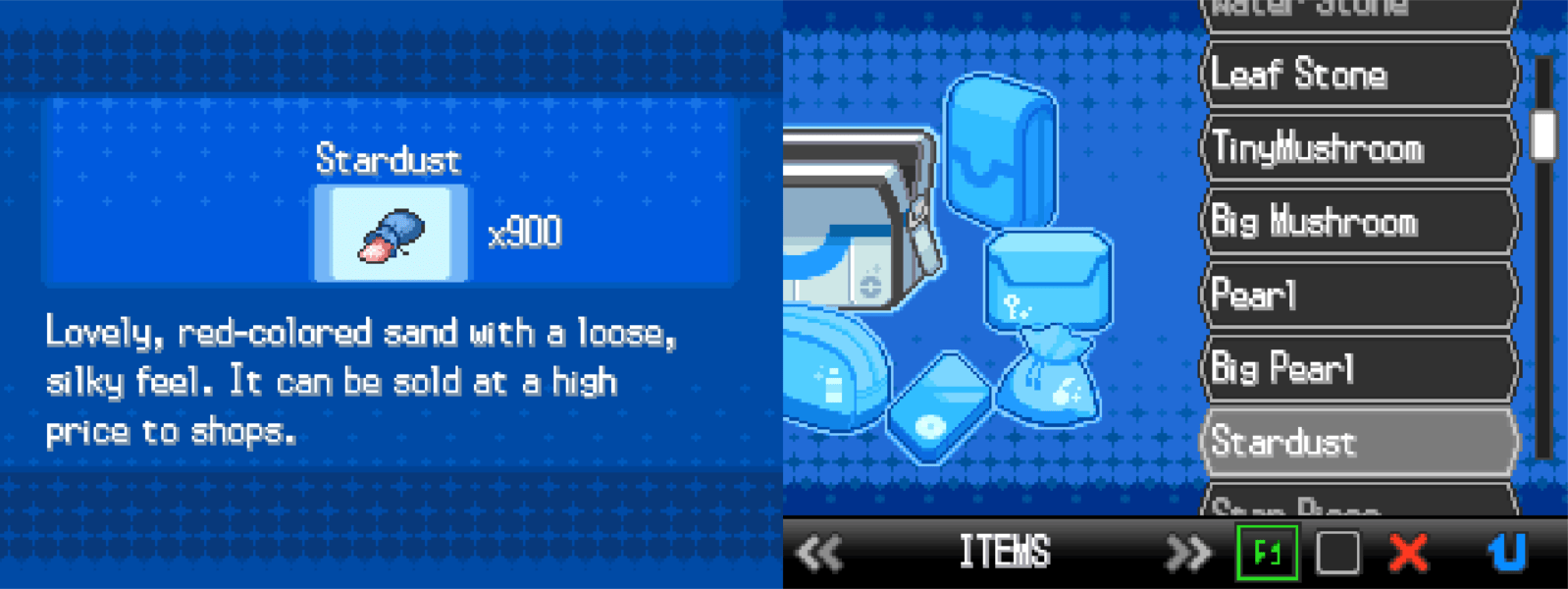The width and height of the screenshot is (1568, 589).
Task: Go to previous bag pocket with left arrows
Action: point(819,554)
